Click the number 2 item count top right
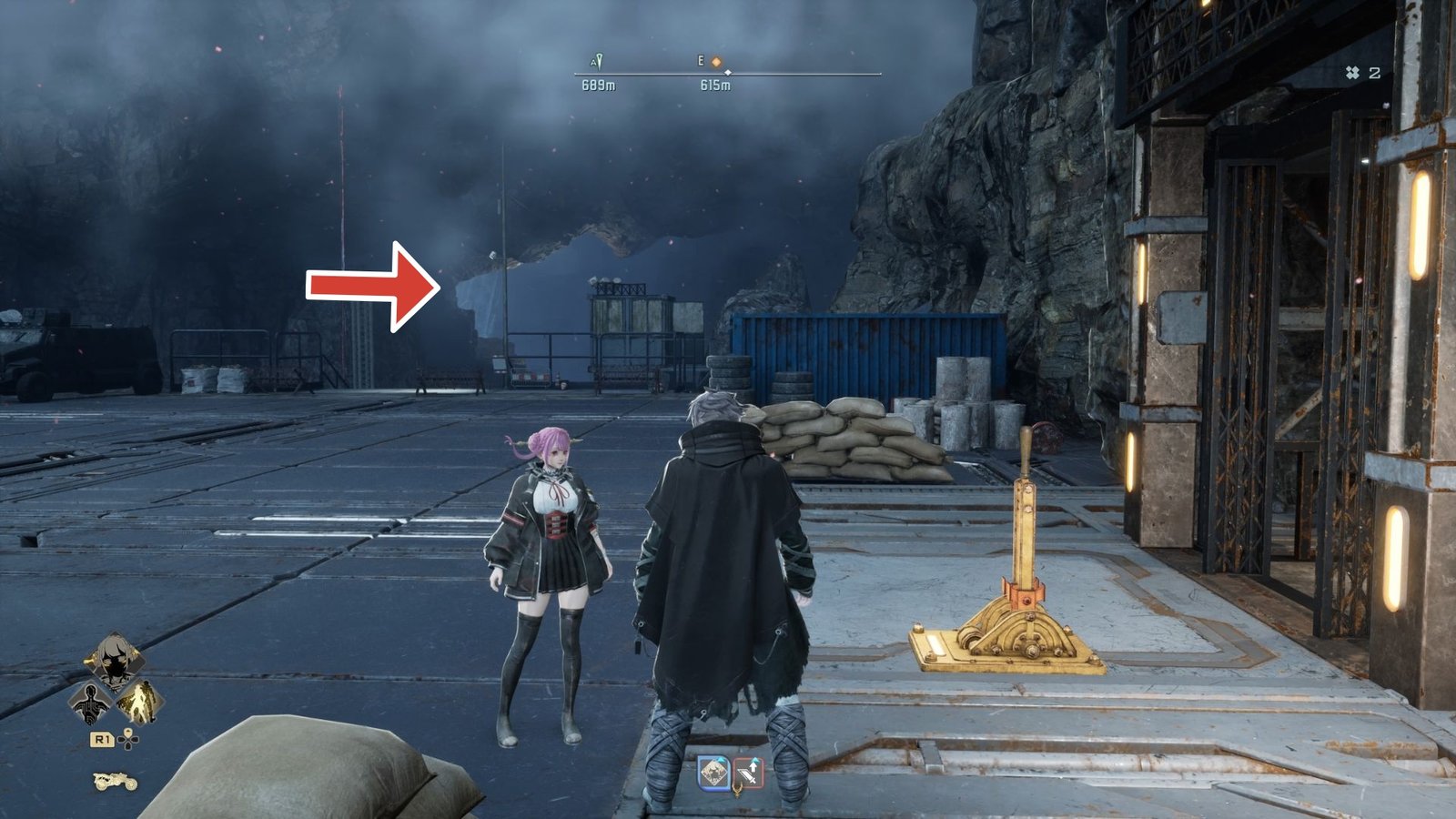1456x819 pixels. (1375, 73)
